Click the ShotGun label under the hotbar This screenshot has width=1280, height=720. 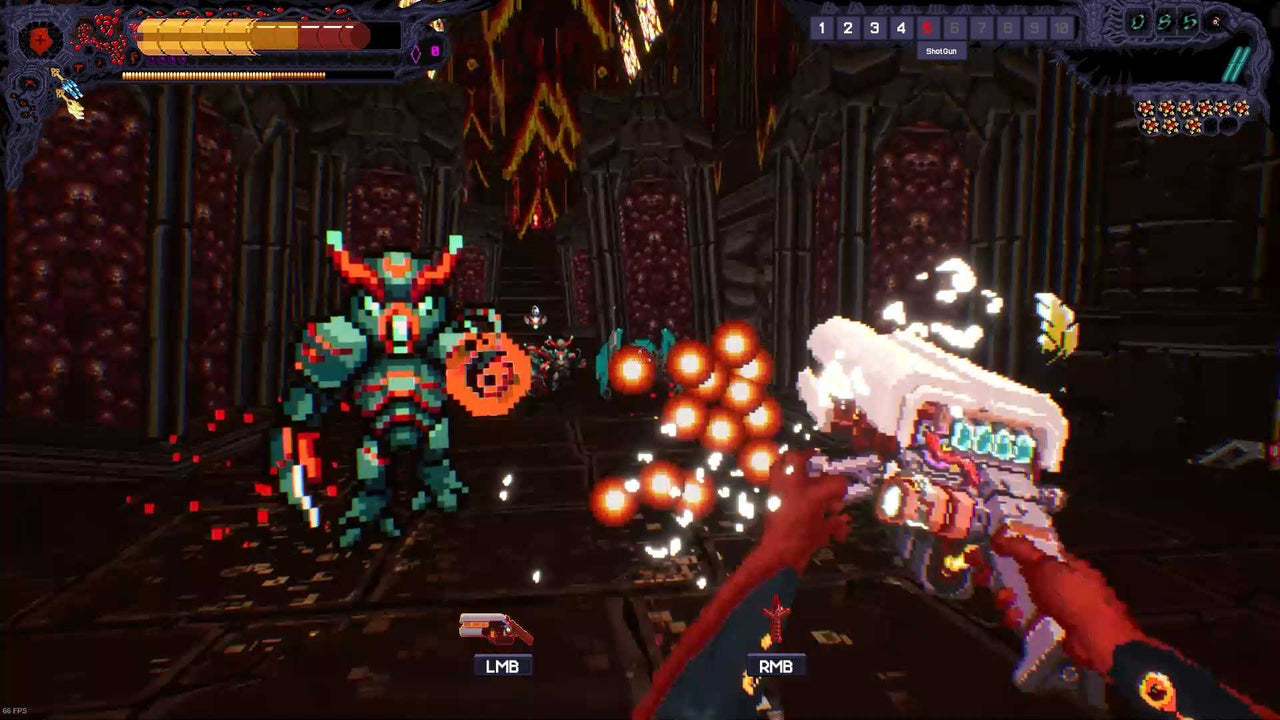pos(942,51)
